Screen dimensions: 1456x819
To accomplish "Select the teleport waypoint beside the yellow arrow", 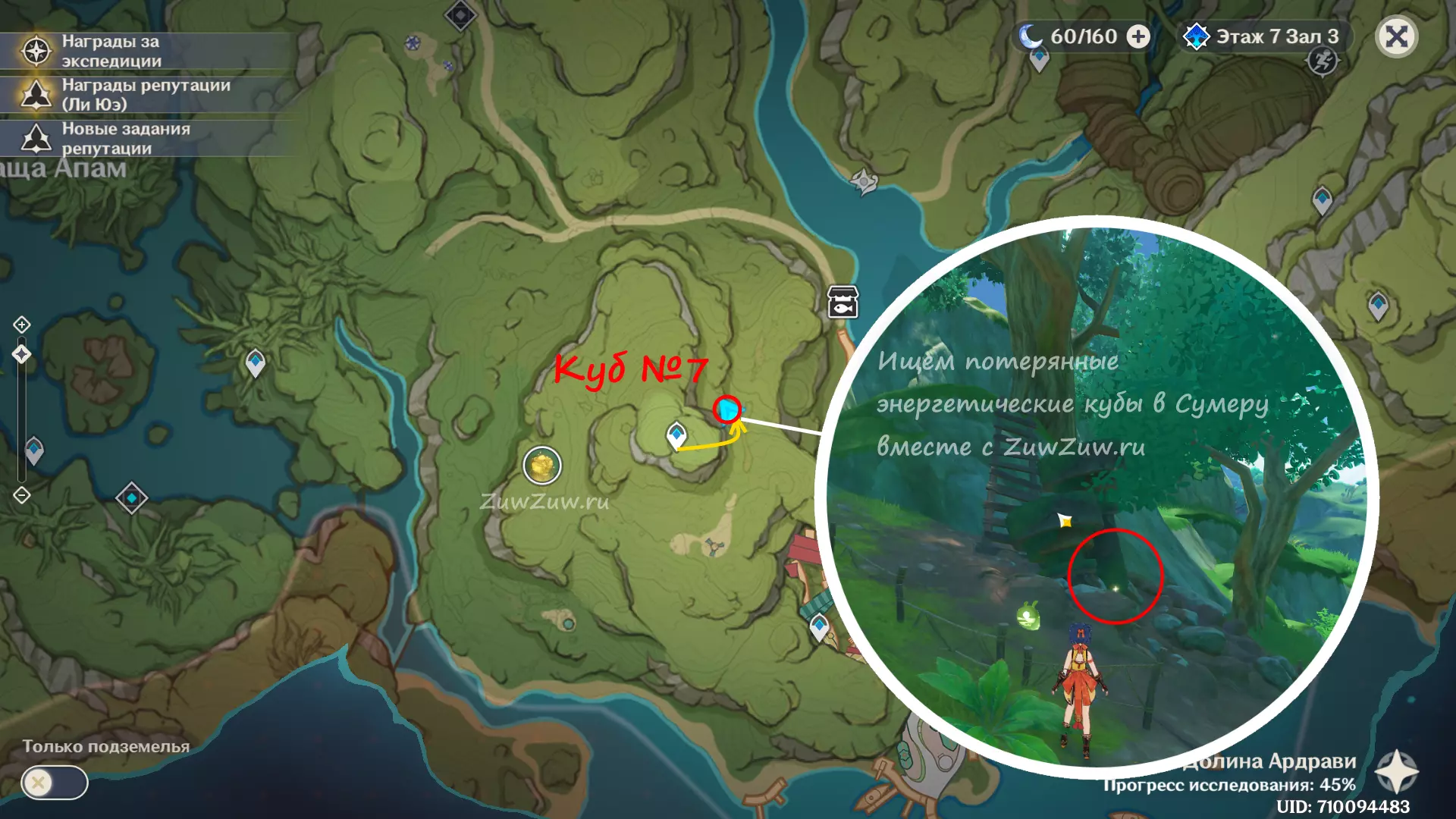I will pos(676,435).
